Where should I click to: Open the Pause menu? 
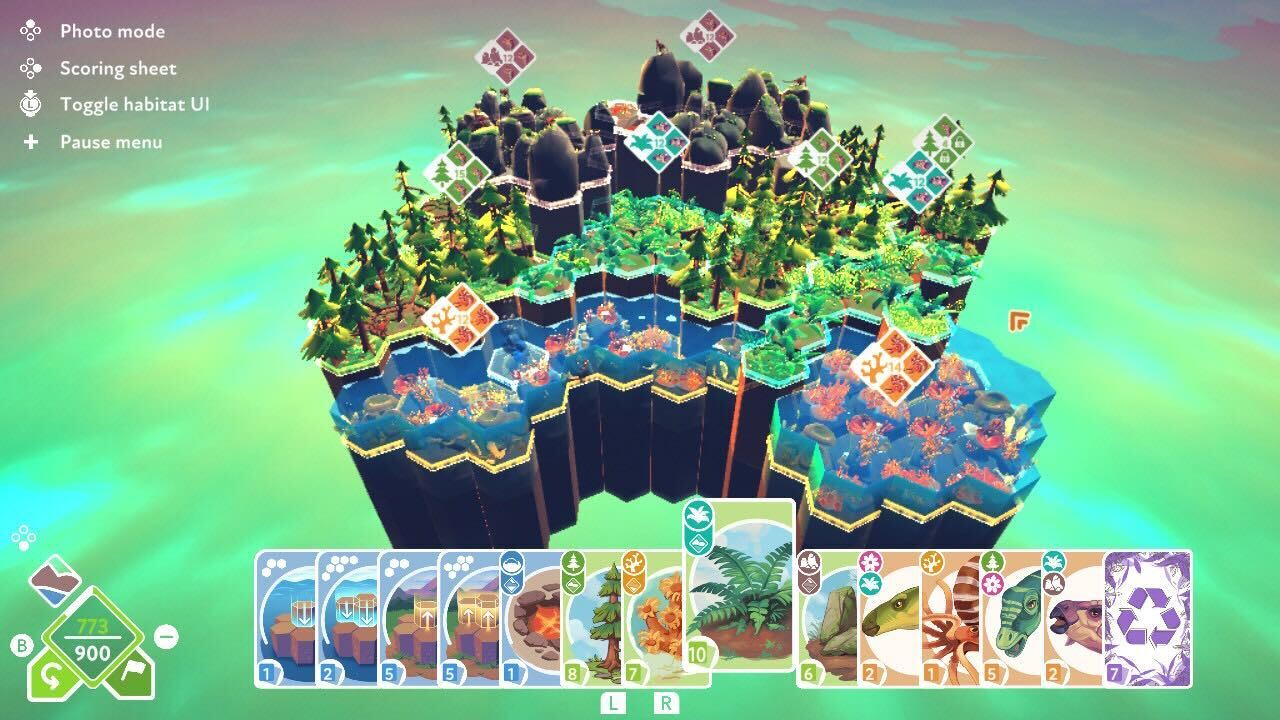click(x=111, y=141)
